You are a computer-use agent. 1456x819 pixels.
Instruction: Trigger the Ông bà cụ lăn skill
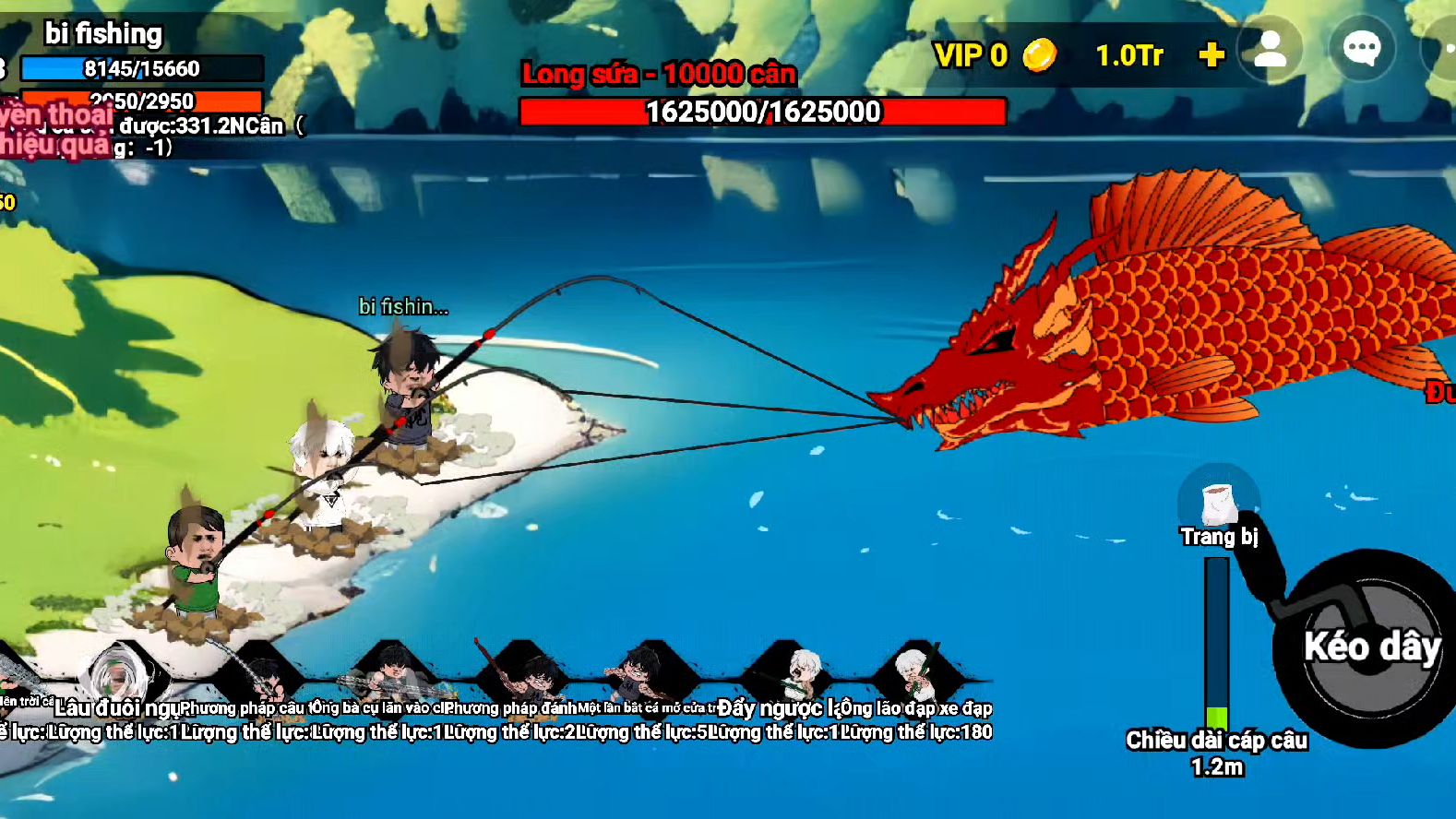pyautogui.click(x=393, y=678)
